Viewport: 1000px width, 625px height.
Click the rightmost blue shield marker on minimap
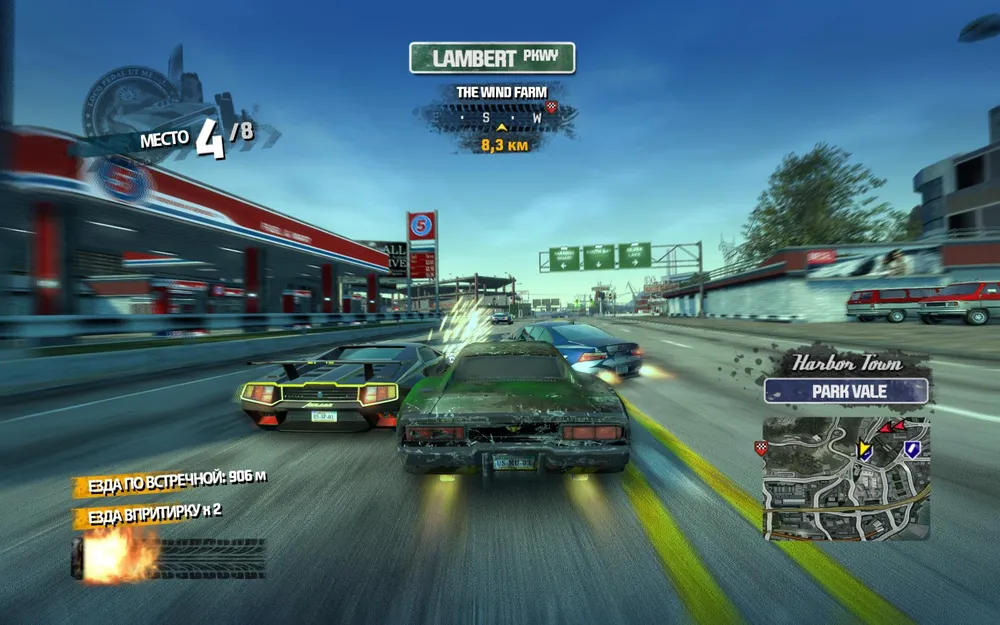912,450
